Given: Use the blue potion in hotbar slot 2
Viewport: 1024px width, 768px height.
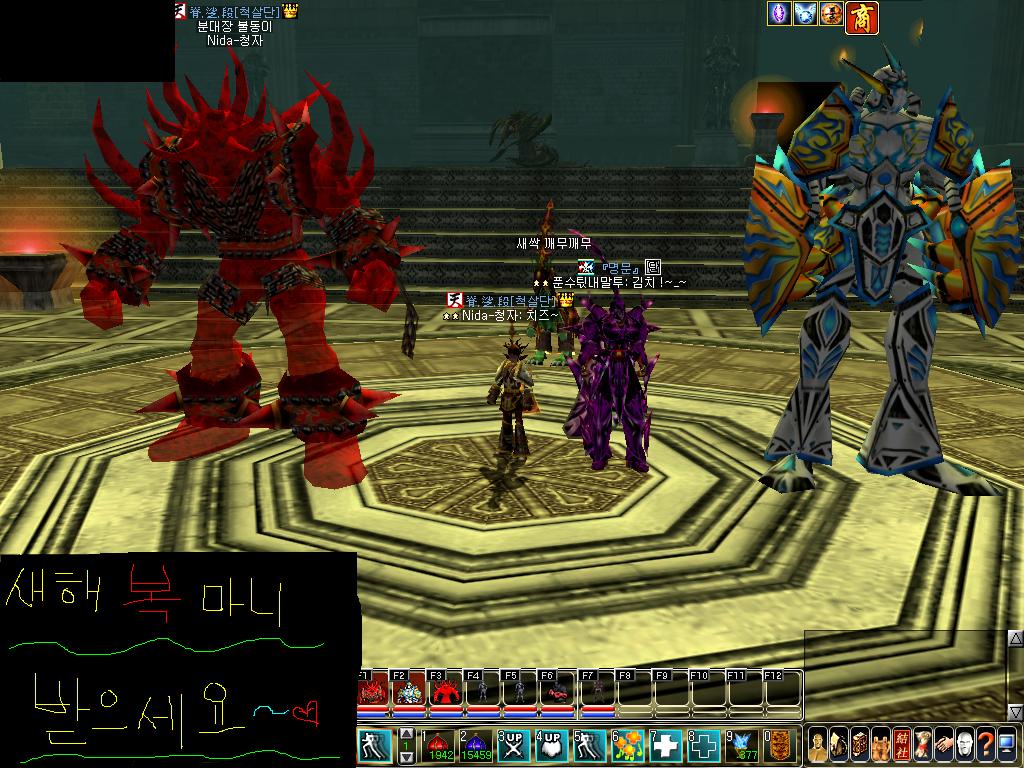Looking at the screenshot, I should [475, 746].
